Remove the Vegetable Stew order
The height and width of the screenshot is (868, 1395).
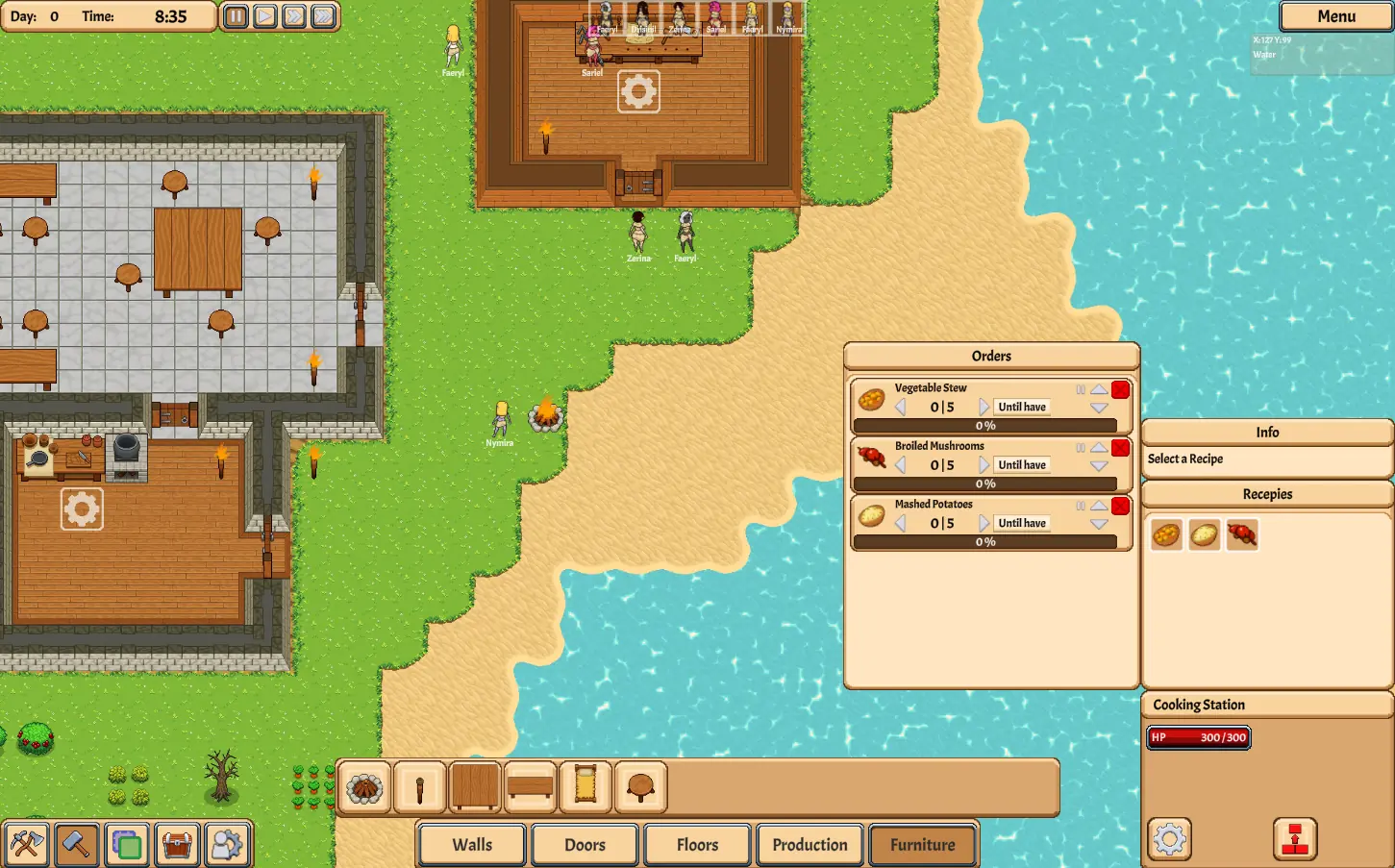[x=1120, y=389]
